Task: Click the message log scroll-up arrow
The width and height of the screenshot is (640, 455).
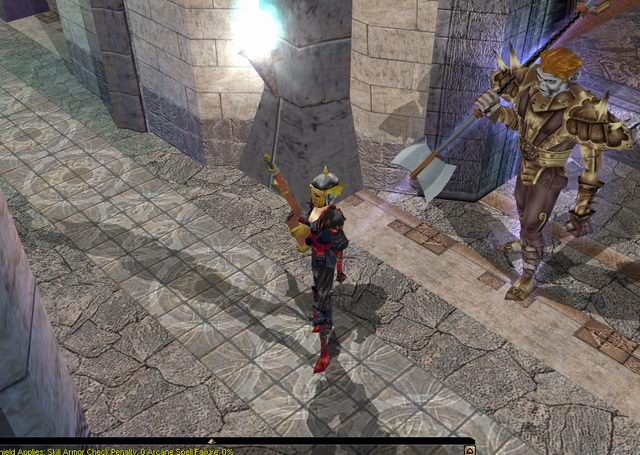Action: pos(469,450)
